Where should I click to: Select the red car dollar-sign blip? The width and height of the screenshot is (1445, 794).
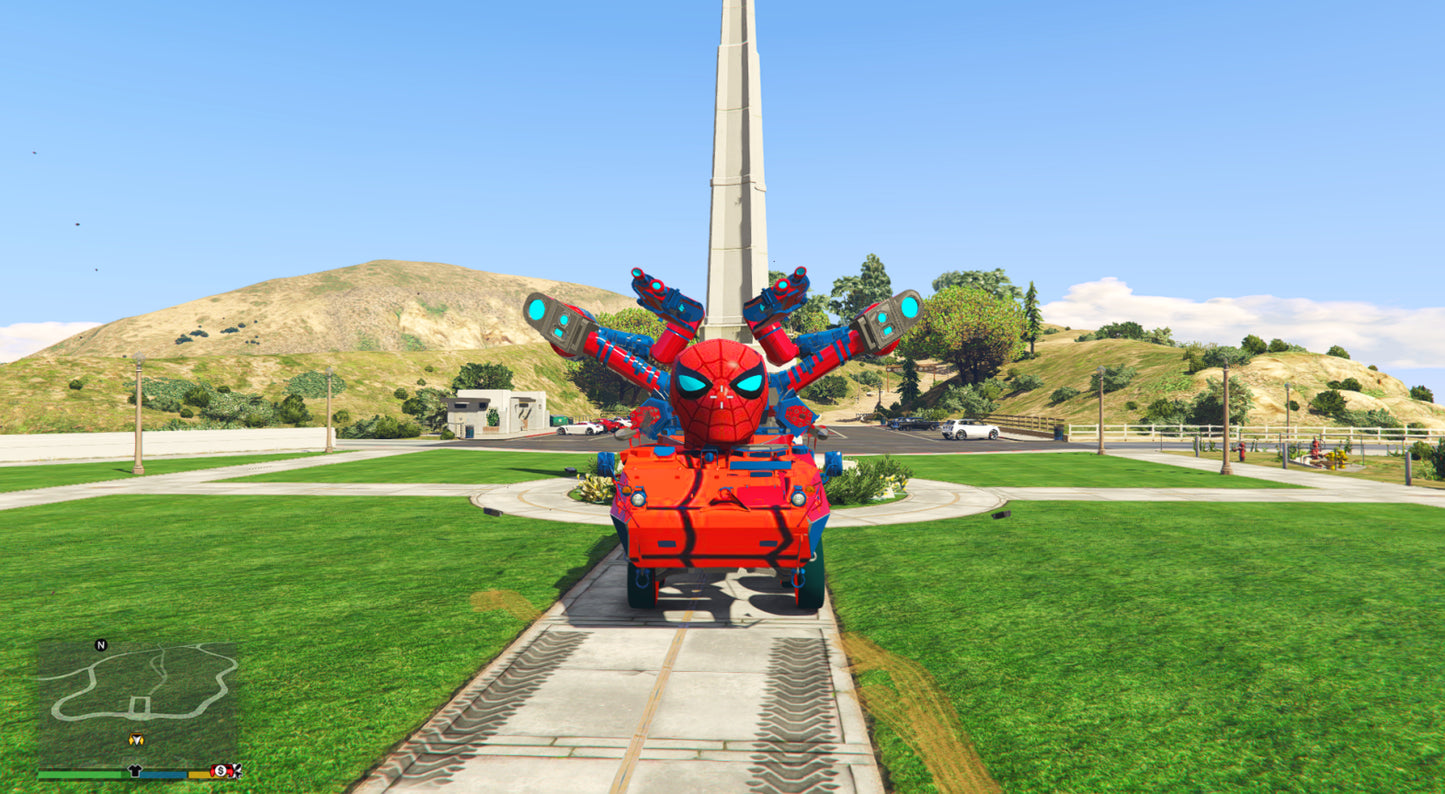coord(218,771)
